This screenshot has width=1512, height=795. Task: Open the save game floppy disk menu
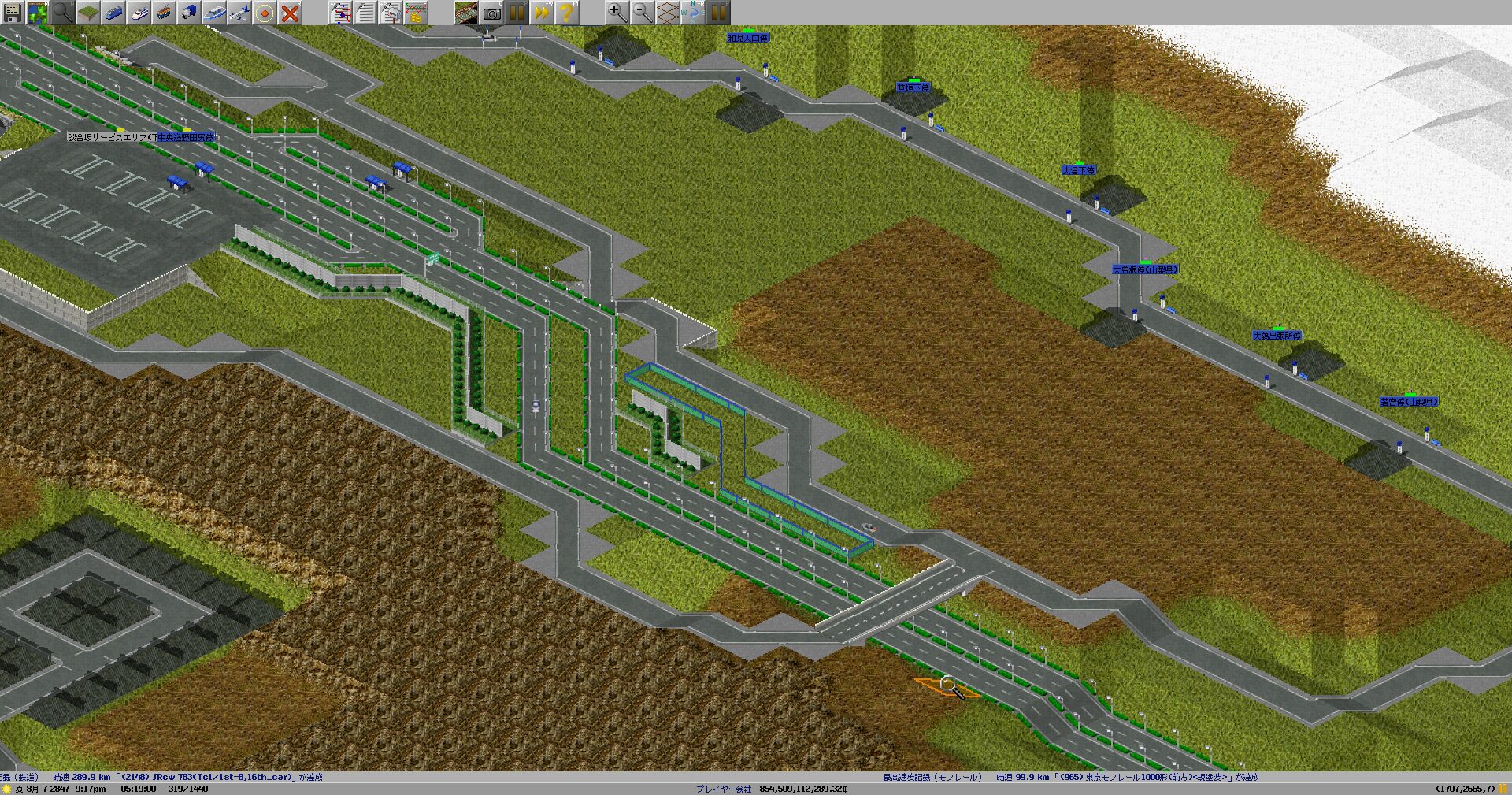(x=13, y=13)
